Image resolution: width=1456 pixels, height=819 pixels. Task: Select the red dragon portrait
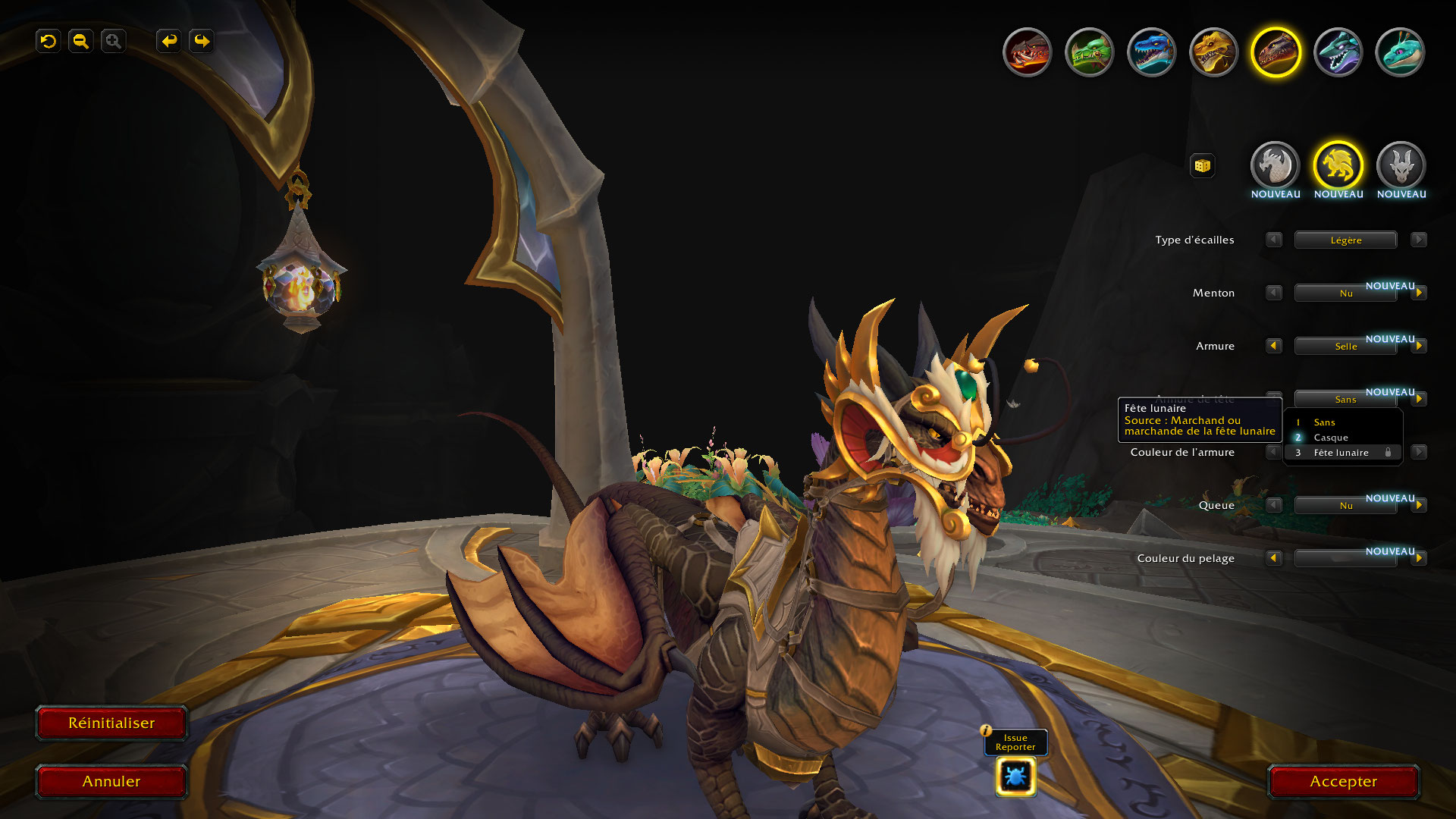tap(1028, 52)
